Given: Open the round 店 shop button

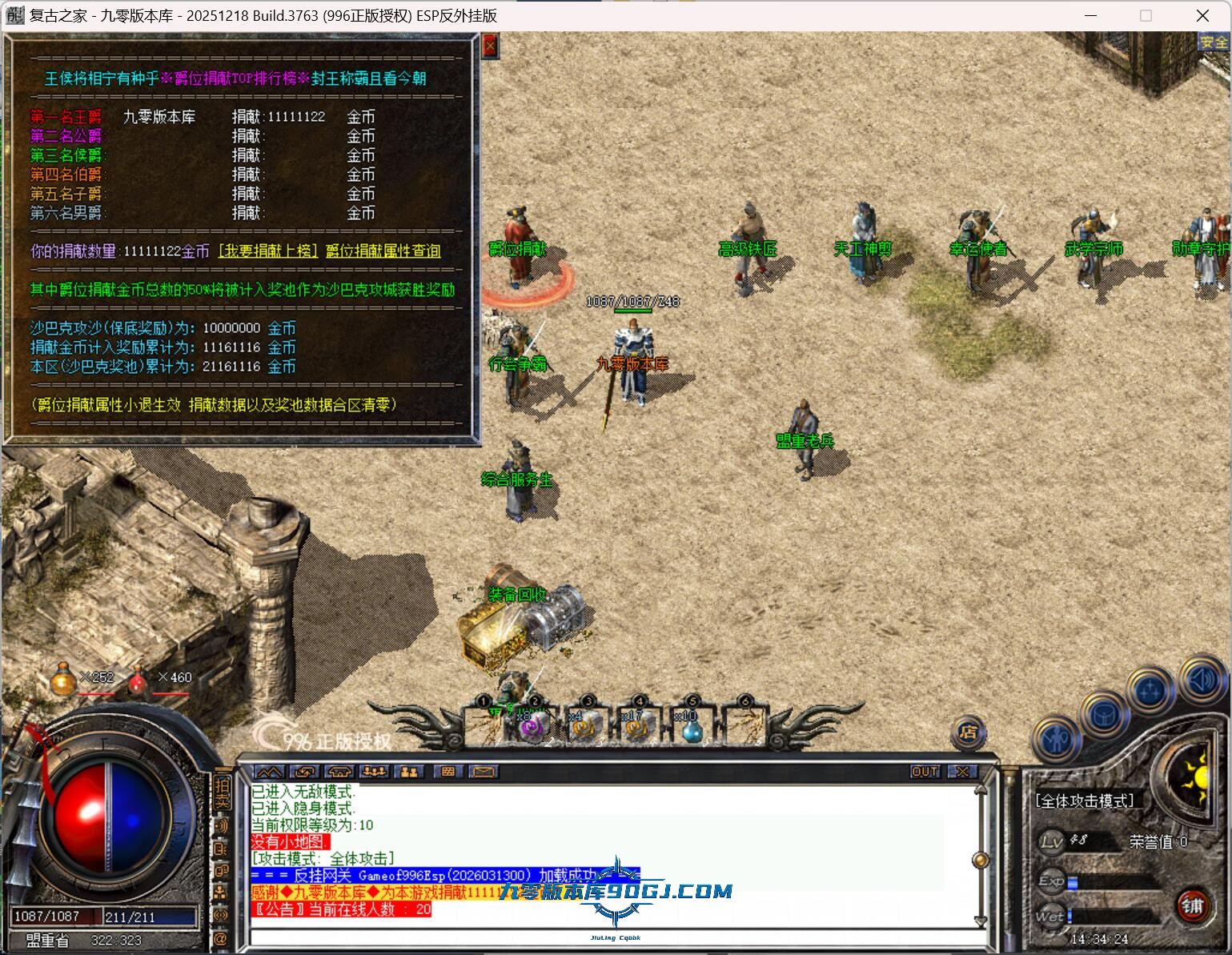Looking at the screenshot, I should point(969,732).
